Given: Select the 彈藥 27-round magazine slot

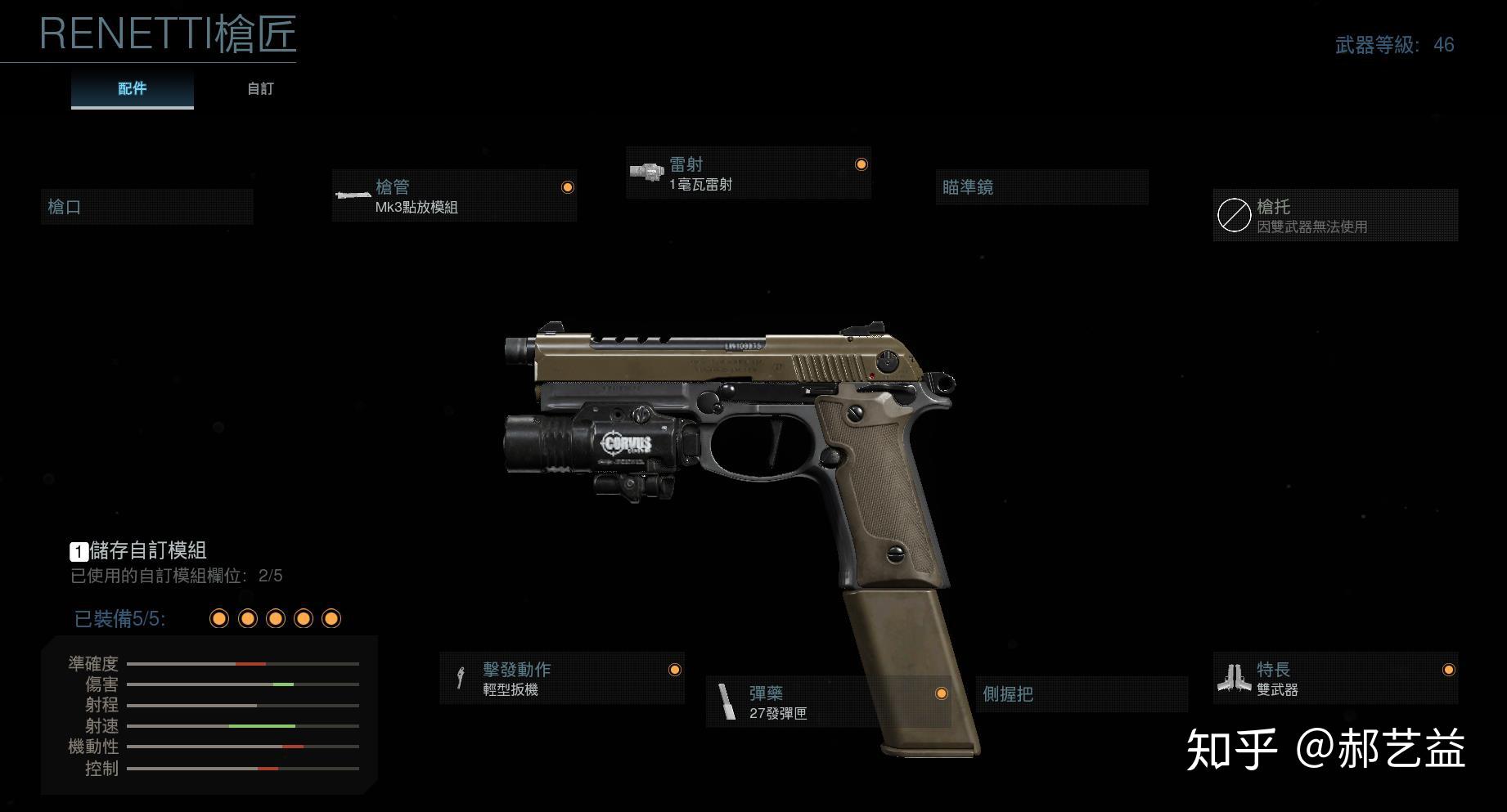Looking at the screenshot, I should pyautogui.click(x=828, y=702).
